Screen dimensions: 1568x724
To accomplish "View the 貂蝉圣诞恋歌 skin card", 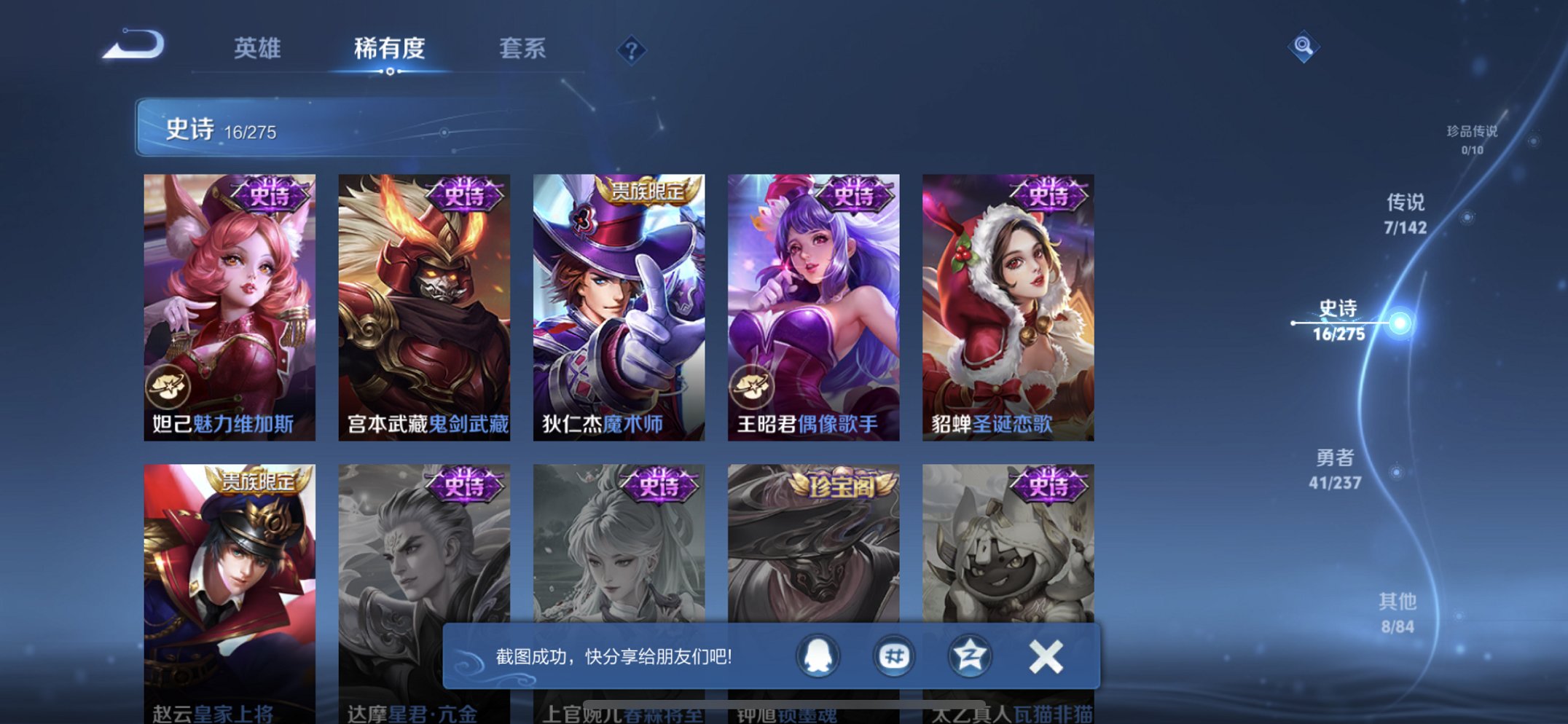I will point(1009,306).
